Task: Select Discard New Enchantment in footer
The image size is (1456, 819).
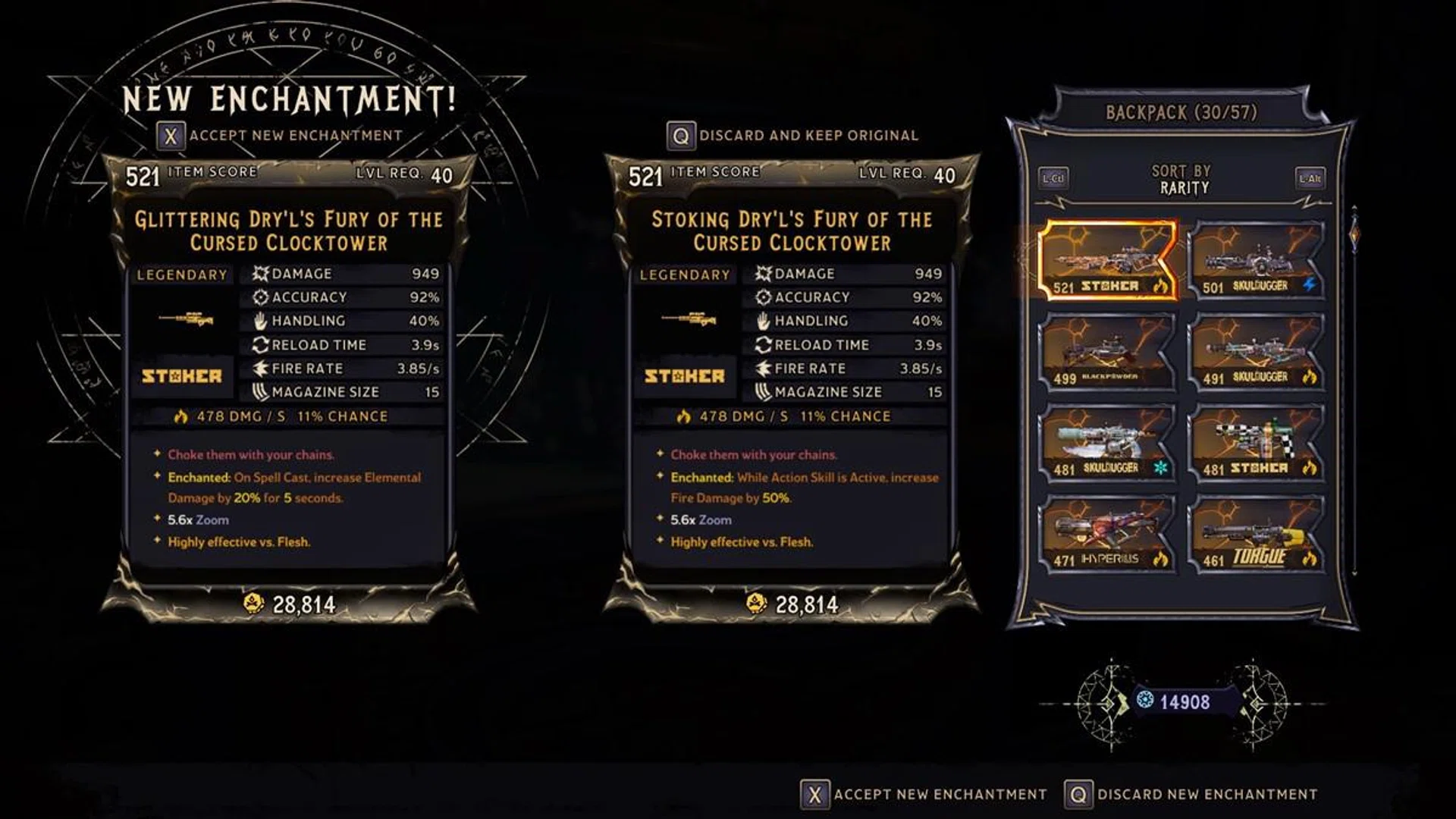Action: [x=1191, y=794]
